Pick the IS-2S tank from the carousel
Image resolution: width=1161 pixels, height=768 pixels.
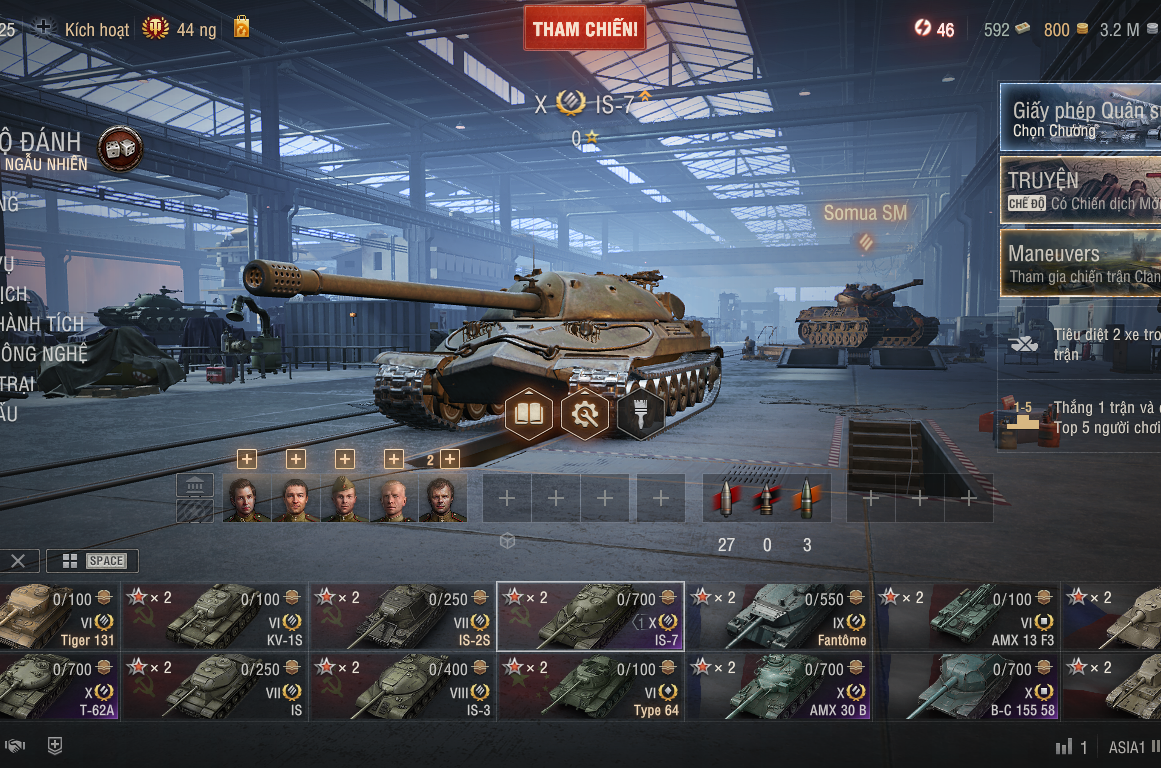tap(402, 617)
